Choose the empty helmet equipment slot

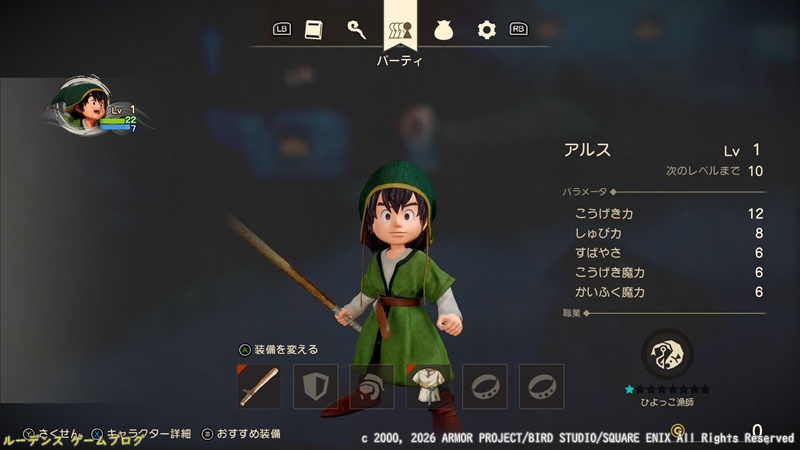tap(372, 386)
